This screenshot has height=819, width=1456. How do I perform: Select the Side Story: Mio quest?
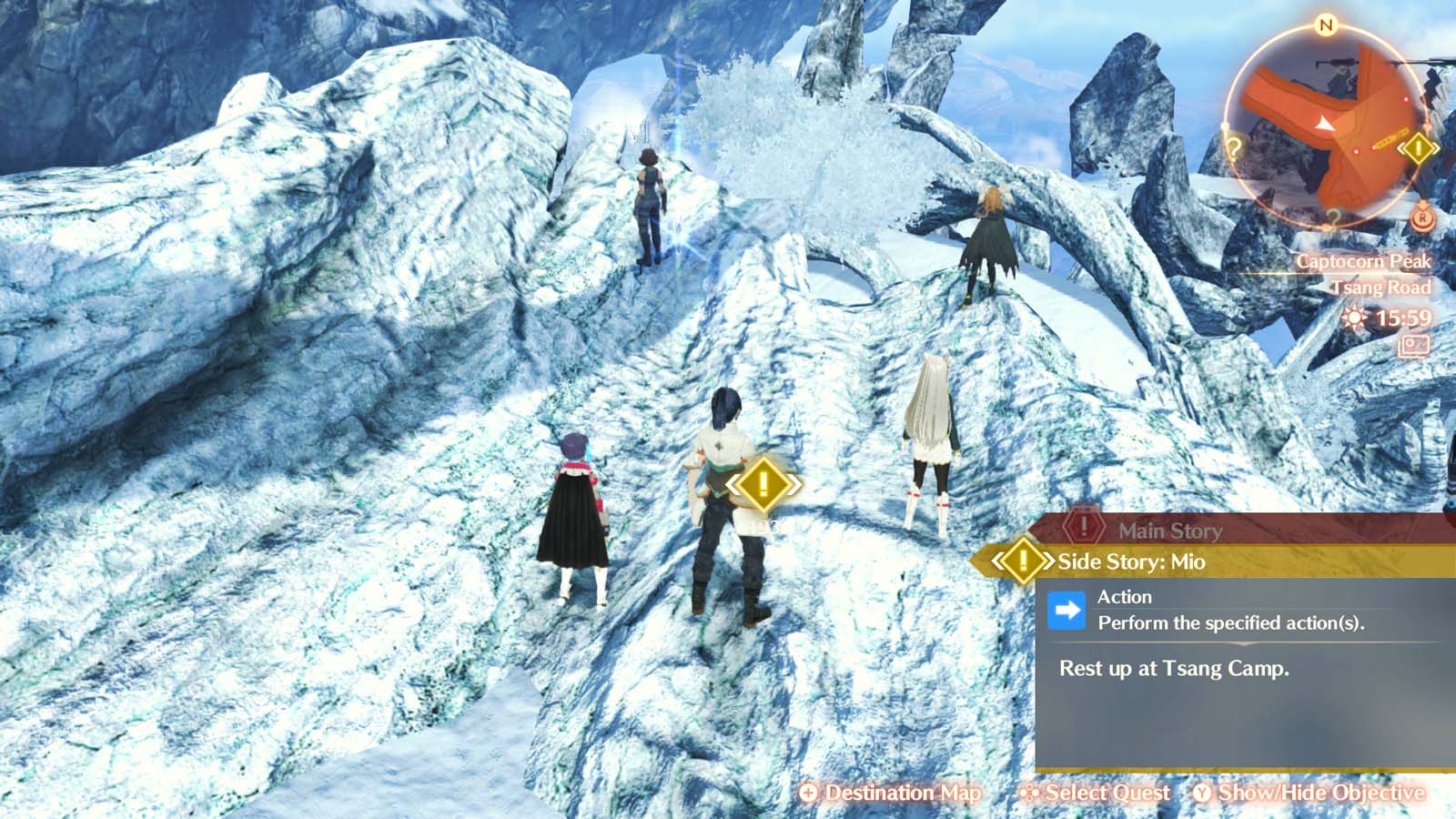pyautogui.click(x=1131, y=561)
